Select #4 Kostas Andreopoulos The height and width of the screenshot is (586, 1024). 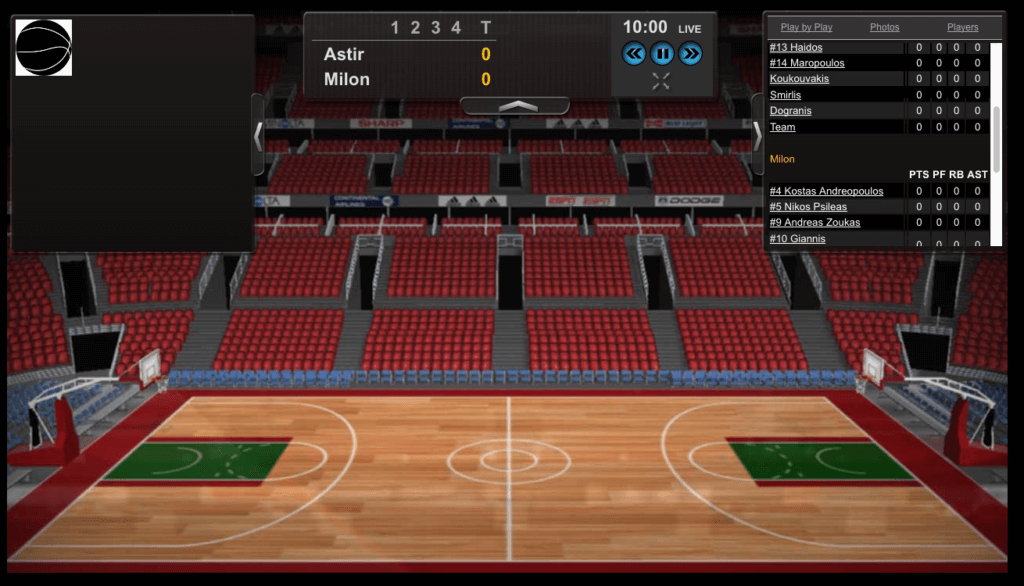click(826, 191)
